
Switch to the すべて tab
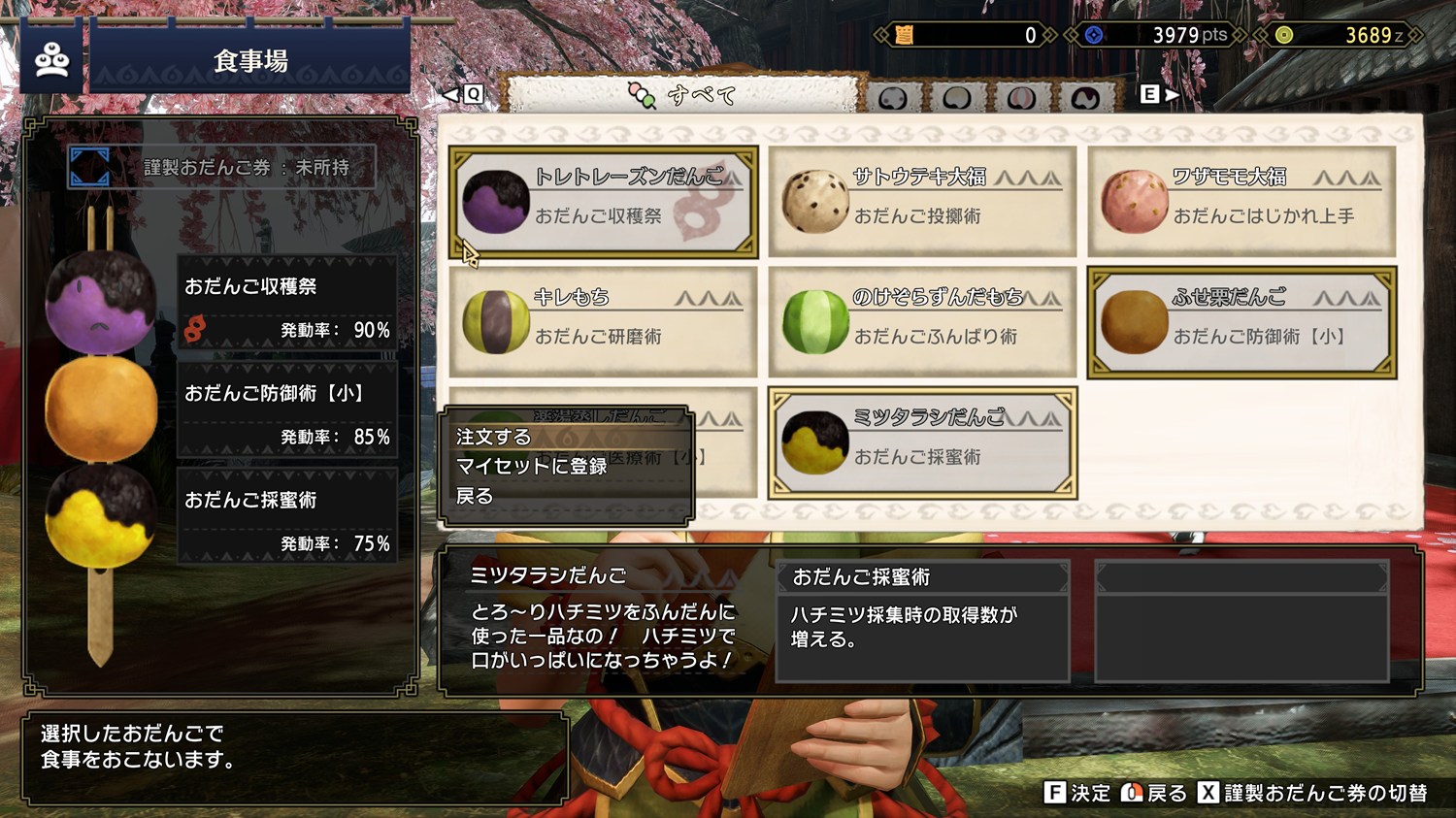pyautogui.click(x=683, y=95)
